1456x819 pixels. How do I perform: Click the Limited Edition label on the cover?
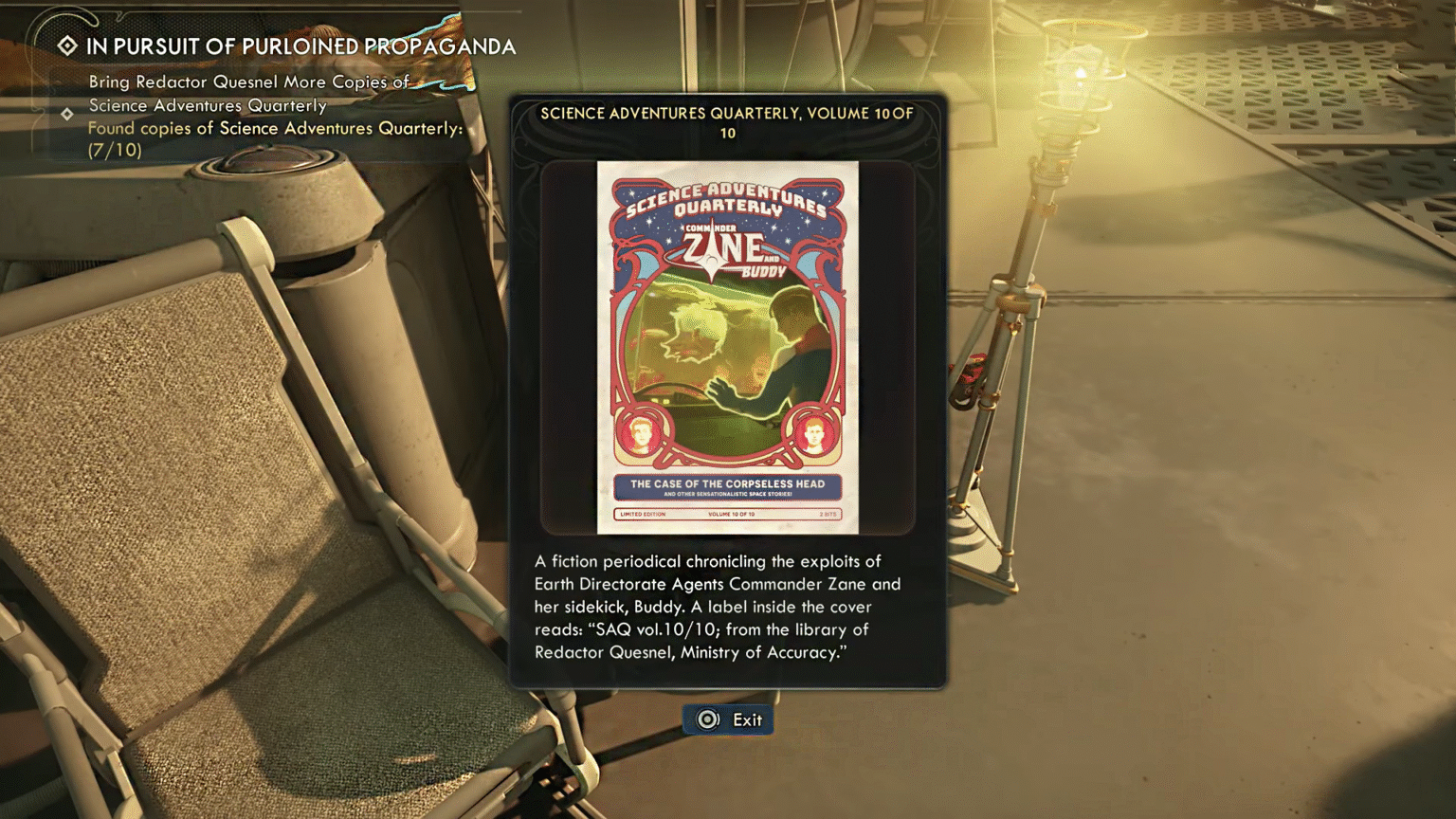point(642,516)
